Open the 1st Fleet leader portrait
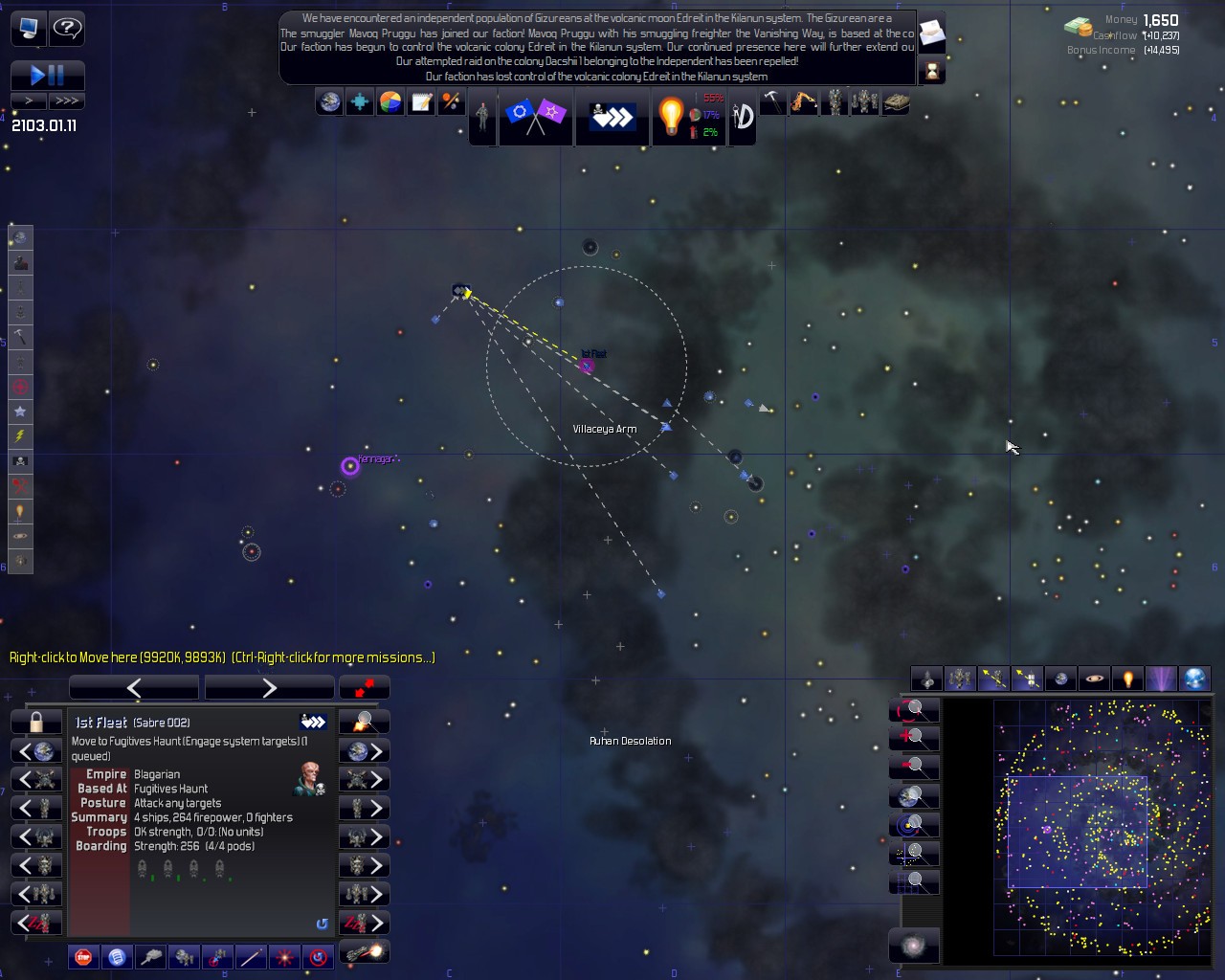This screenshot has height=980, width=1225. (309, 779)
